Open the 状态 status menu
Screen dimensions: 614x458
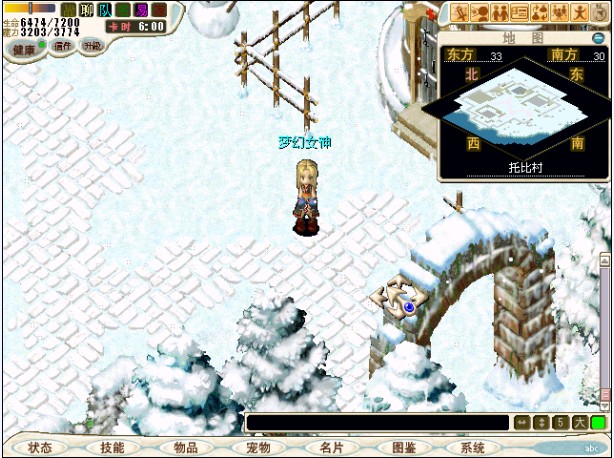(40, 448)
